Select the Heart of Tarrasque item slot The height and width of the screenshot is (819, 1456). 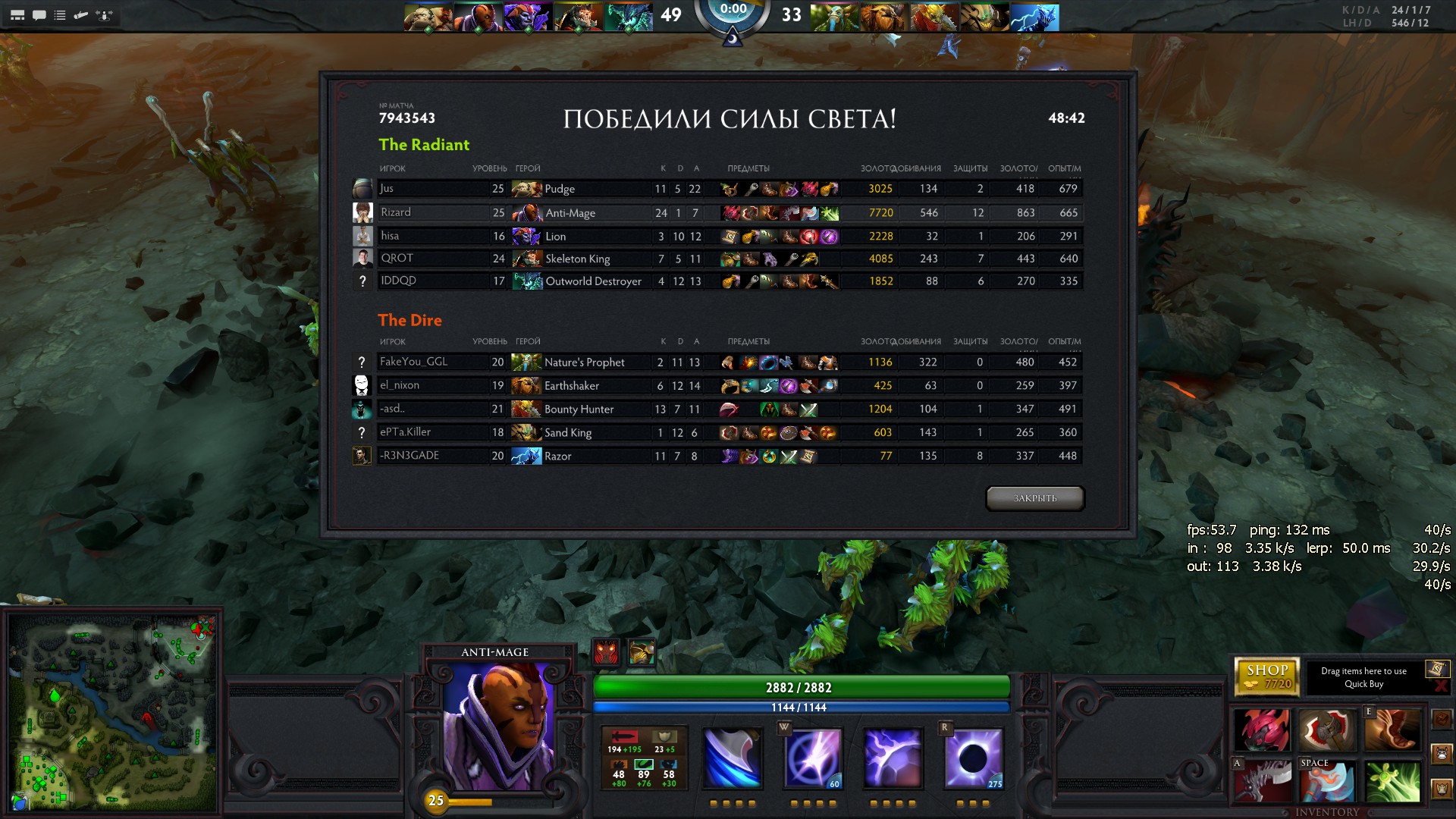(x=1262, y=730)
